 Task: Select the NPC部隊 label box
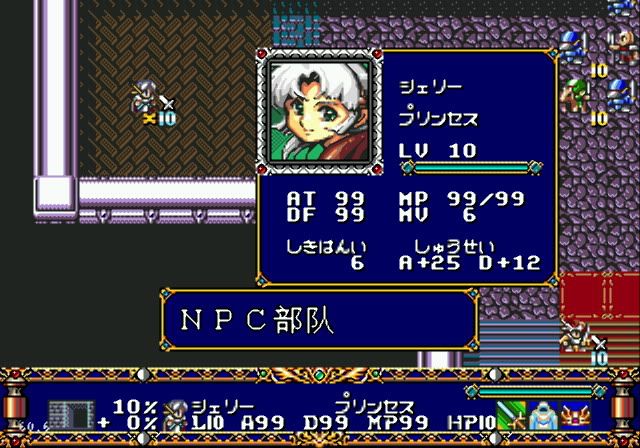(x=318, y=321)
